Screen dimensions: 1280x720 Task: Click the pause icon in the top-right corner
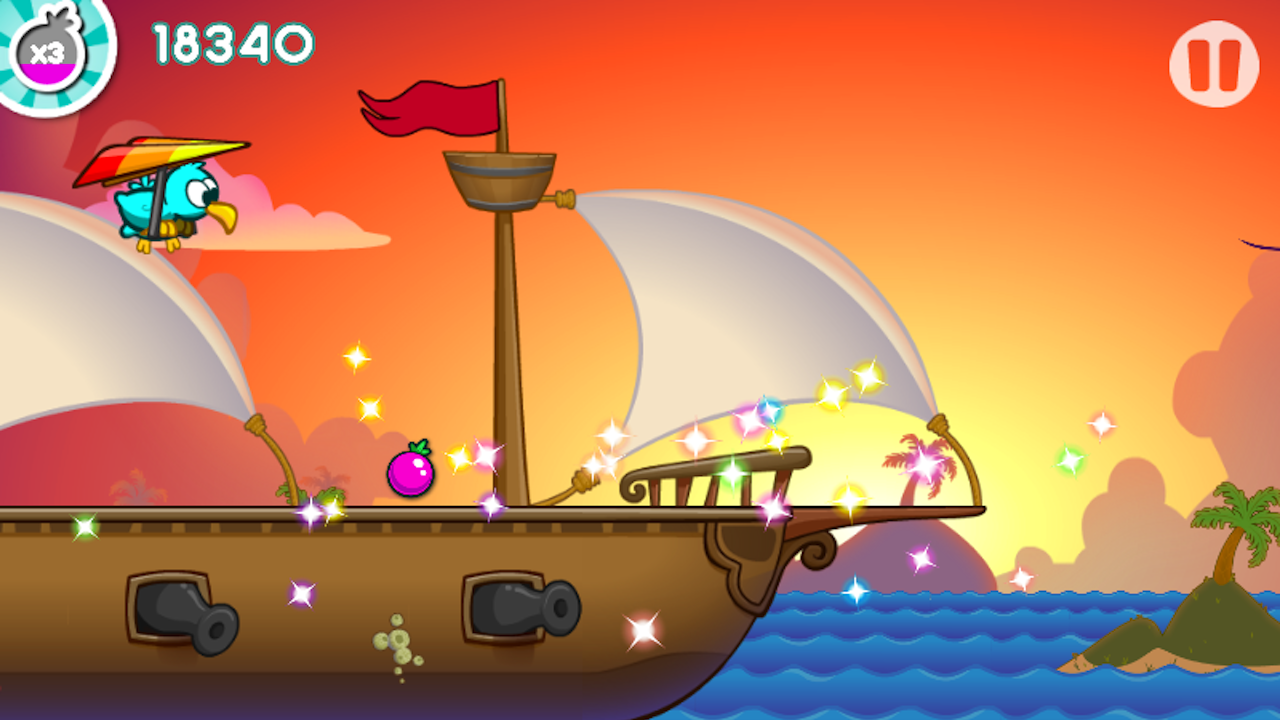click(x=1213, y=62)
